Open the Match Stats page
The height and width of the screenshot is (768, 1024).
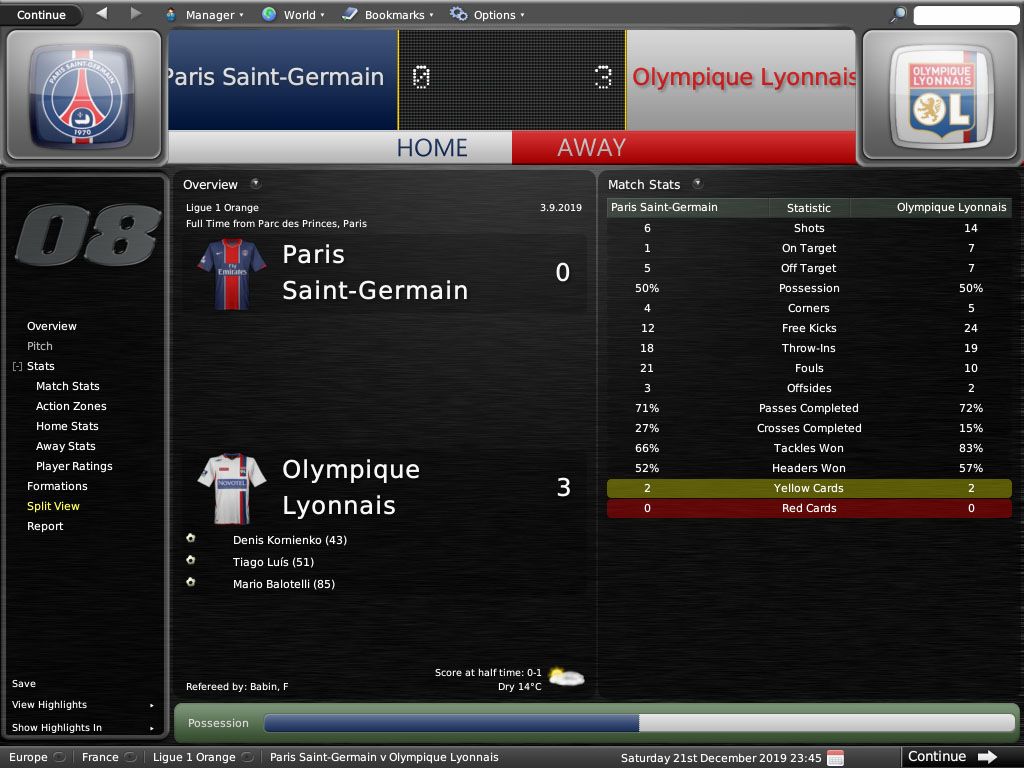coord(68,386)
